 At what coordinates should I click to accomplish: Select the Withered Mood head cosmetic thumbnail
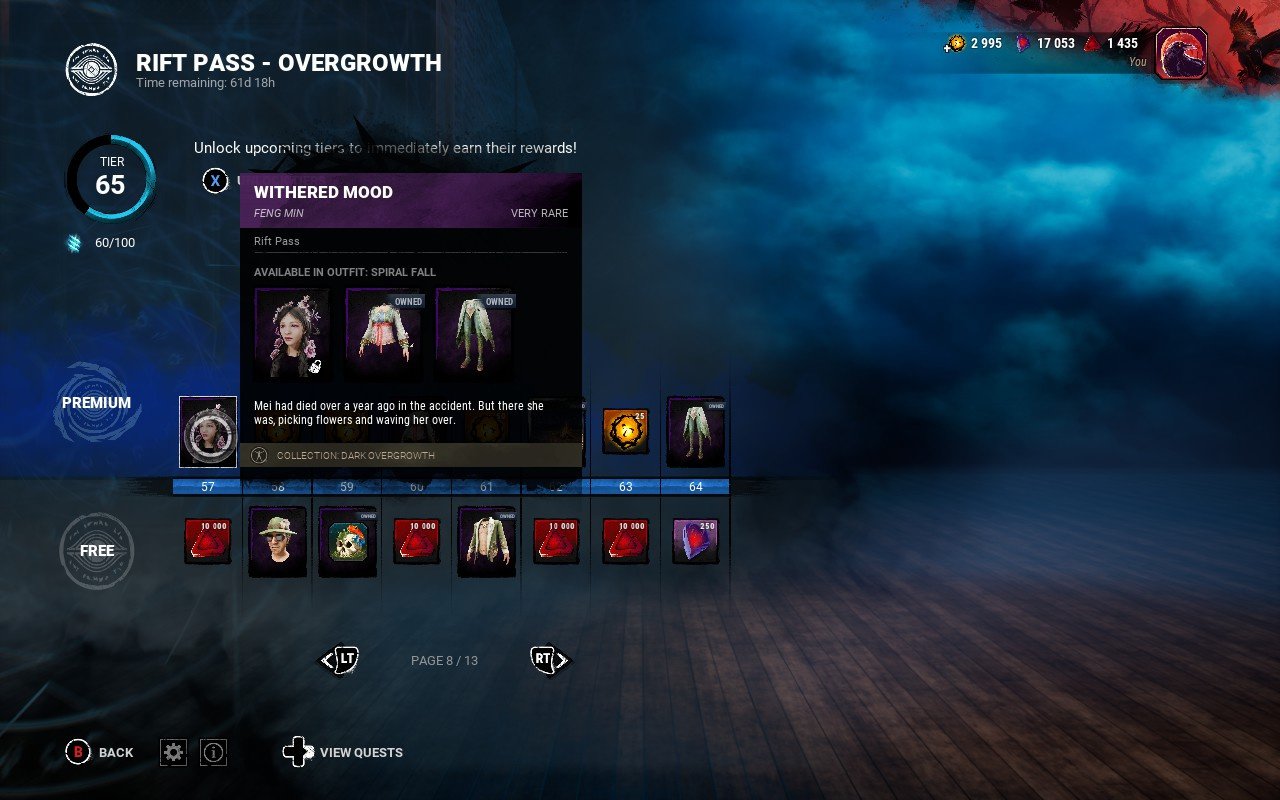pyautogui.click(x=293, y=332)
